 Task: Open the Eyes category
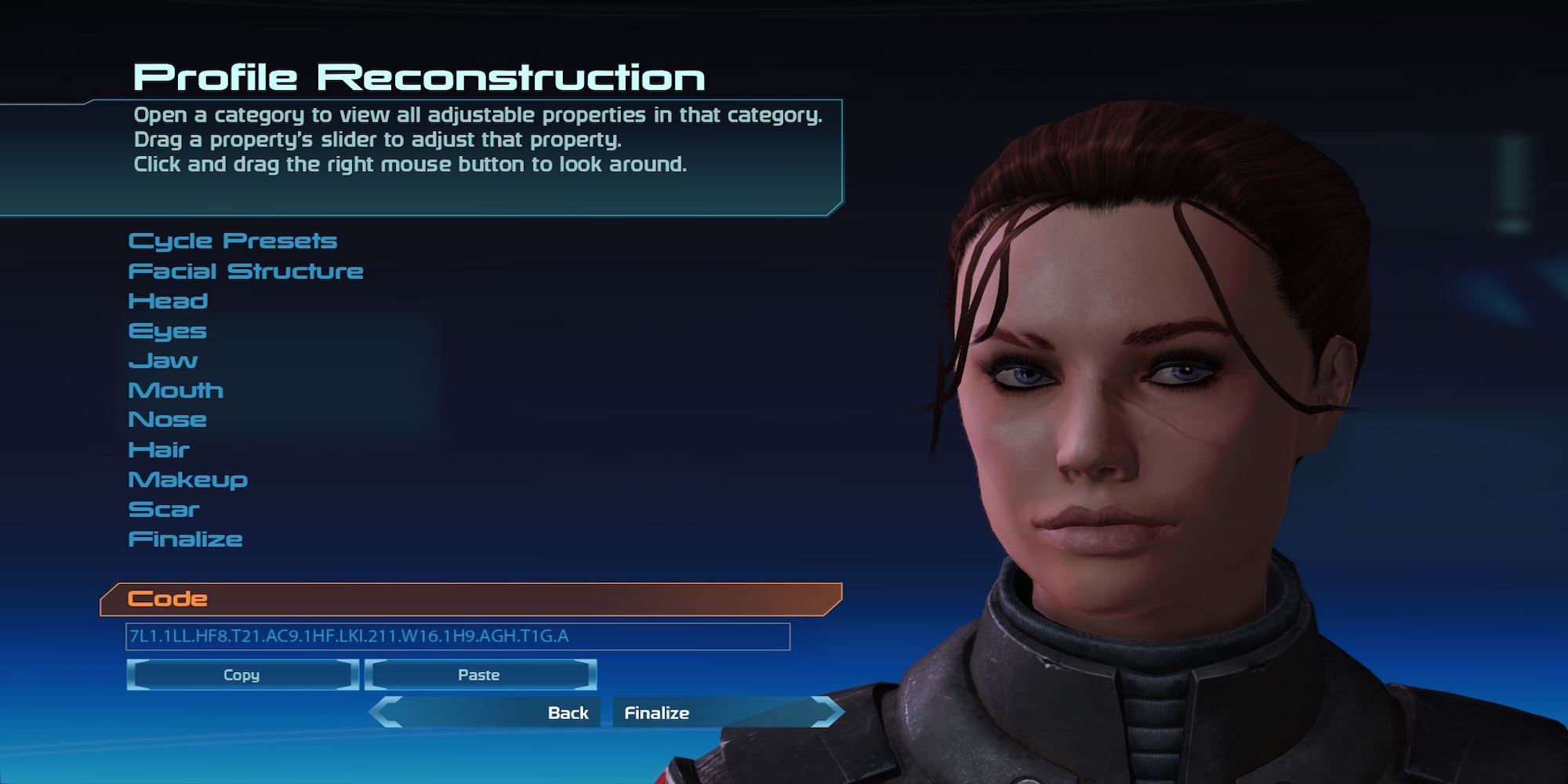pos(167,330)
